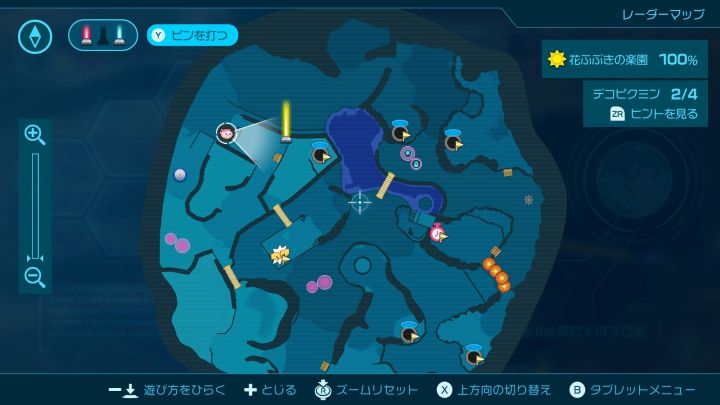Click the crosshair cursor at map center
Viewport: 720px width, 405px height.
(359, 202)
